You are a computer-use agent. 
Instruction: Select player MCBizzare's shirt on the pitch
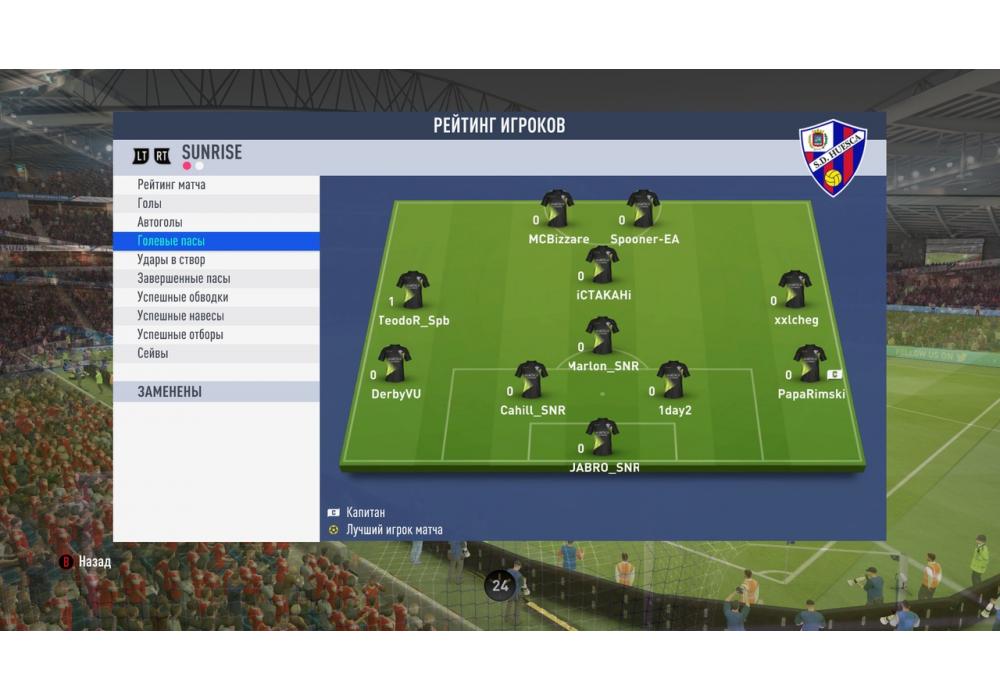557,209
